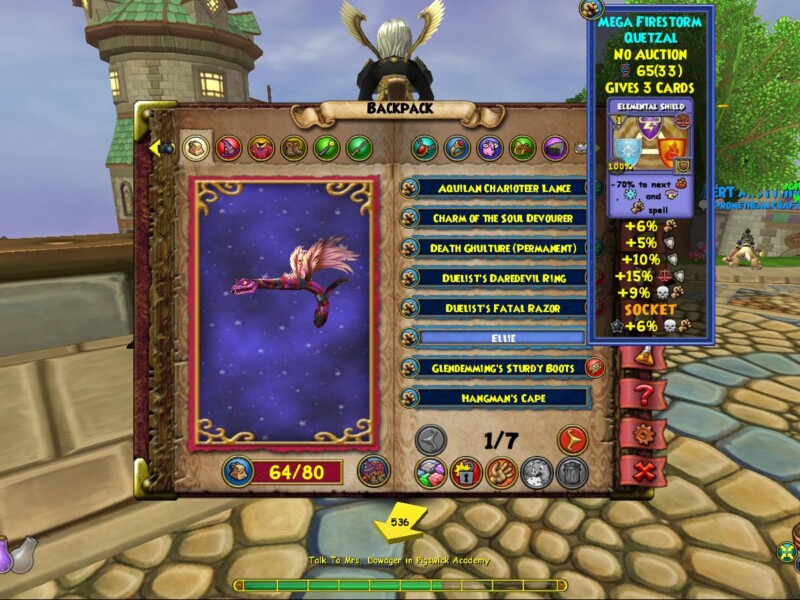This screenshot has width=800, height=600.
Task: Open the robes category tab
Action: 261,149
